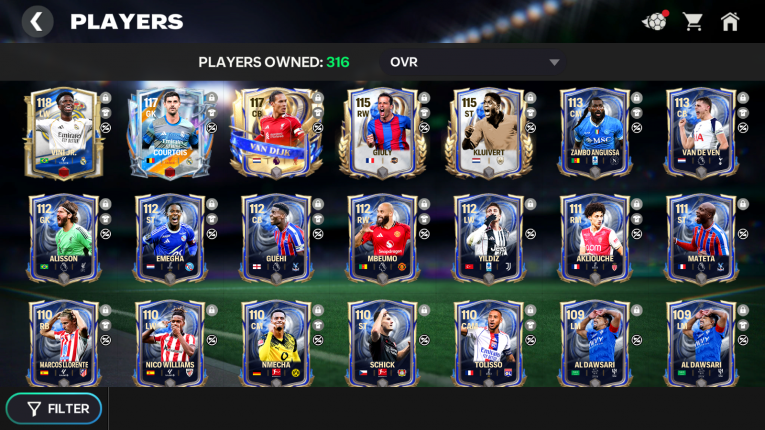
Task: Select the Vini Jr. 118 LW card
Action: pos(63,132)
